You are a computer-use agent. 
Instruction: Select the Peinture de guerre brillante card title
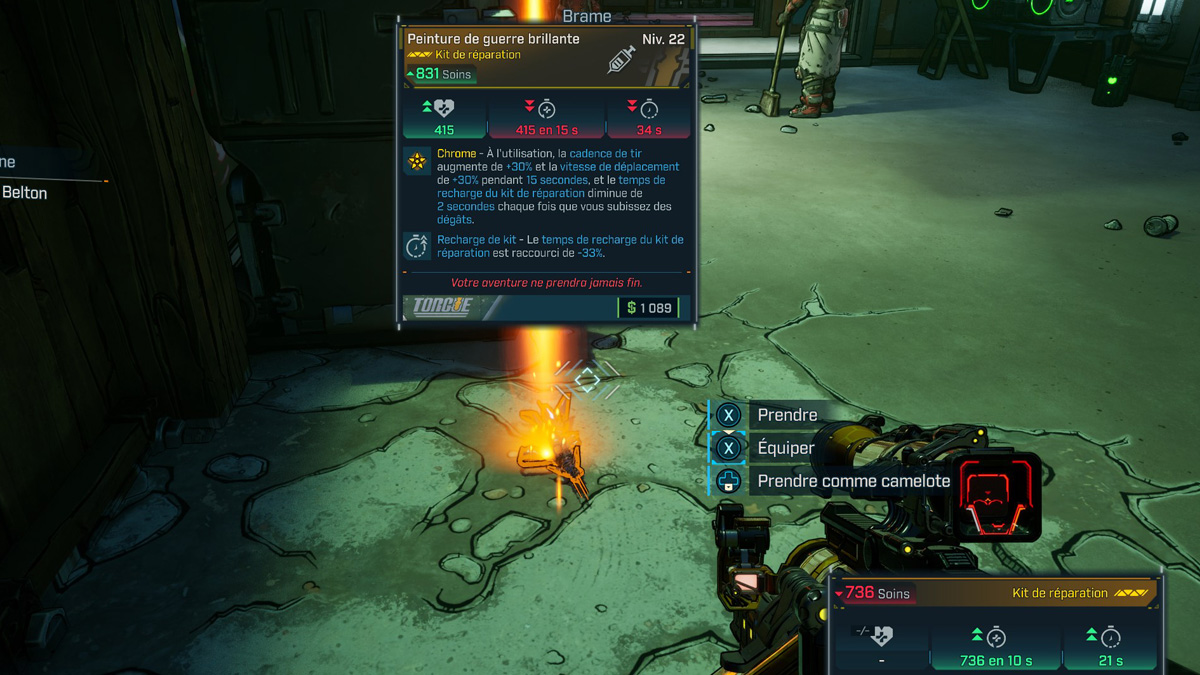pos(493,39)
